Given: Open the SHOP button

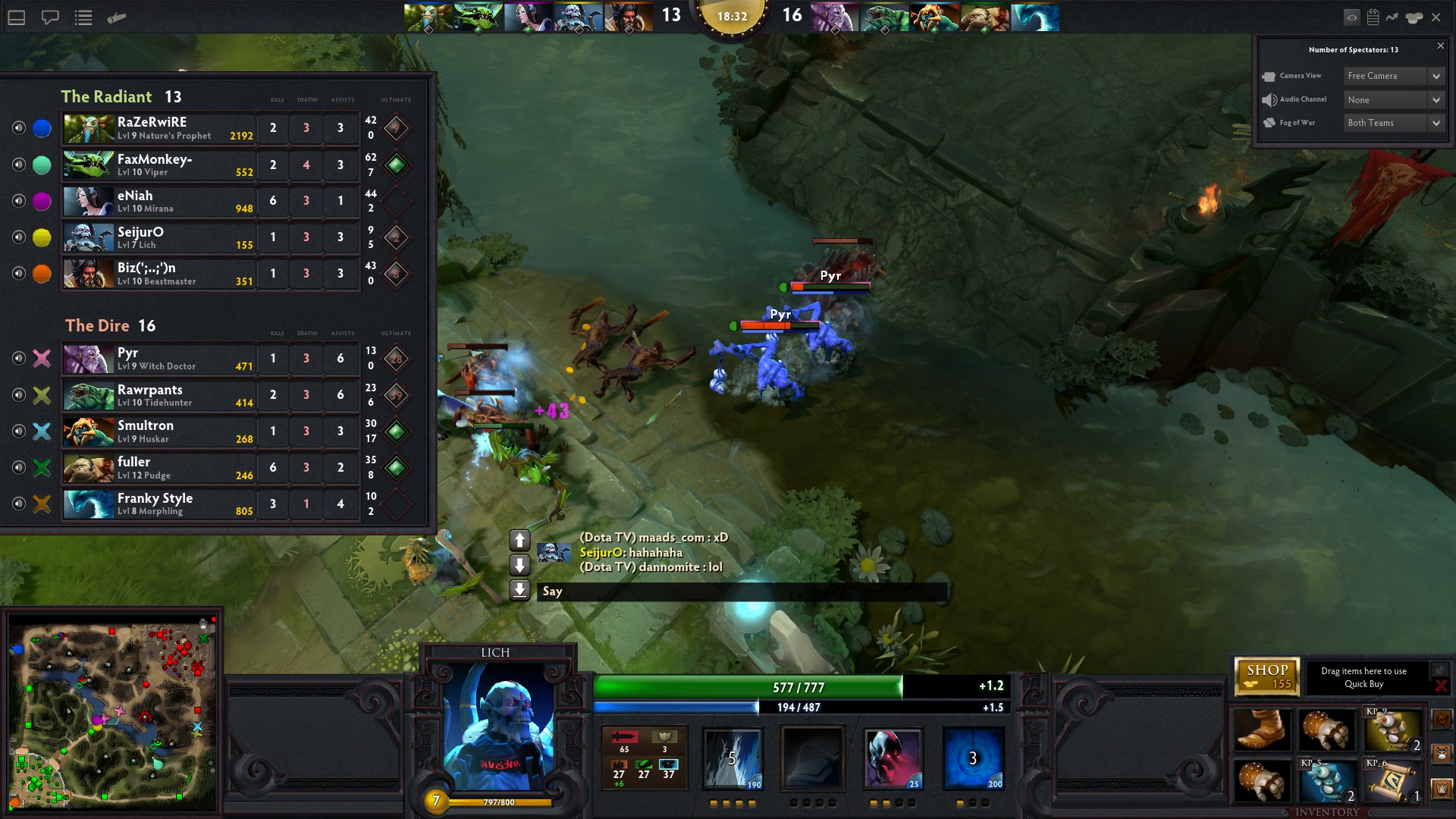Looking at the screenshot, I should tap(1266, 676).
